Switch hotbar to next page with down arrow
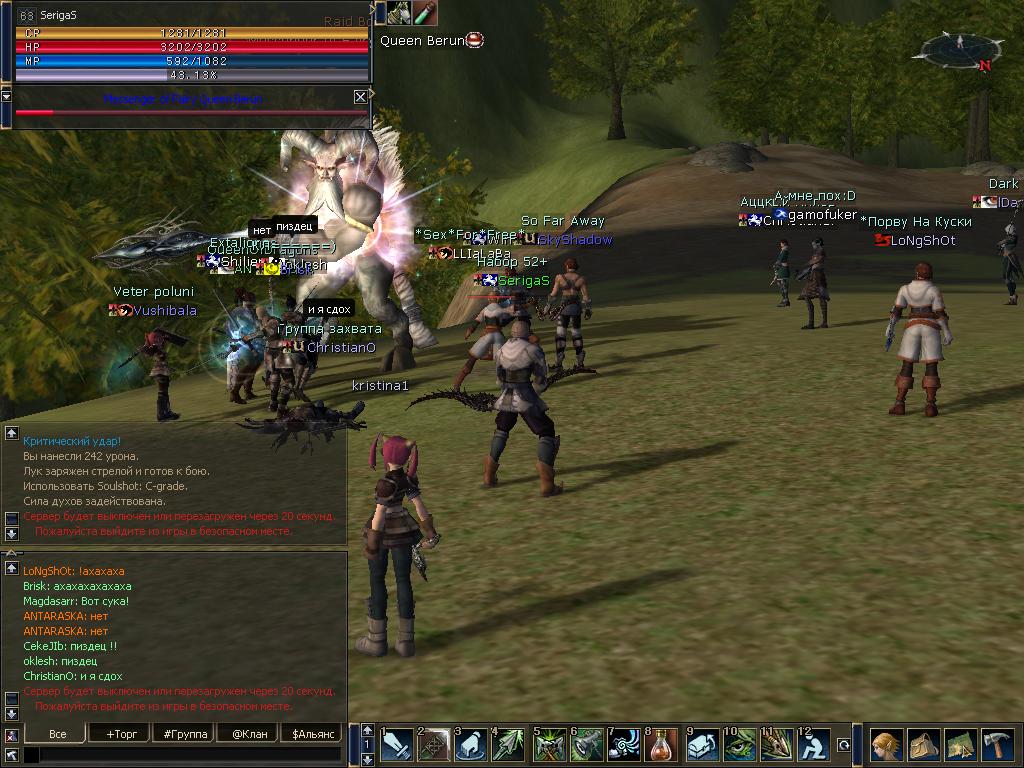The image size is (1024, 768). click(367, 759)
